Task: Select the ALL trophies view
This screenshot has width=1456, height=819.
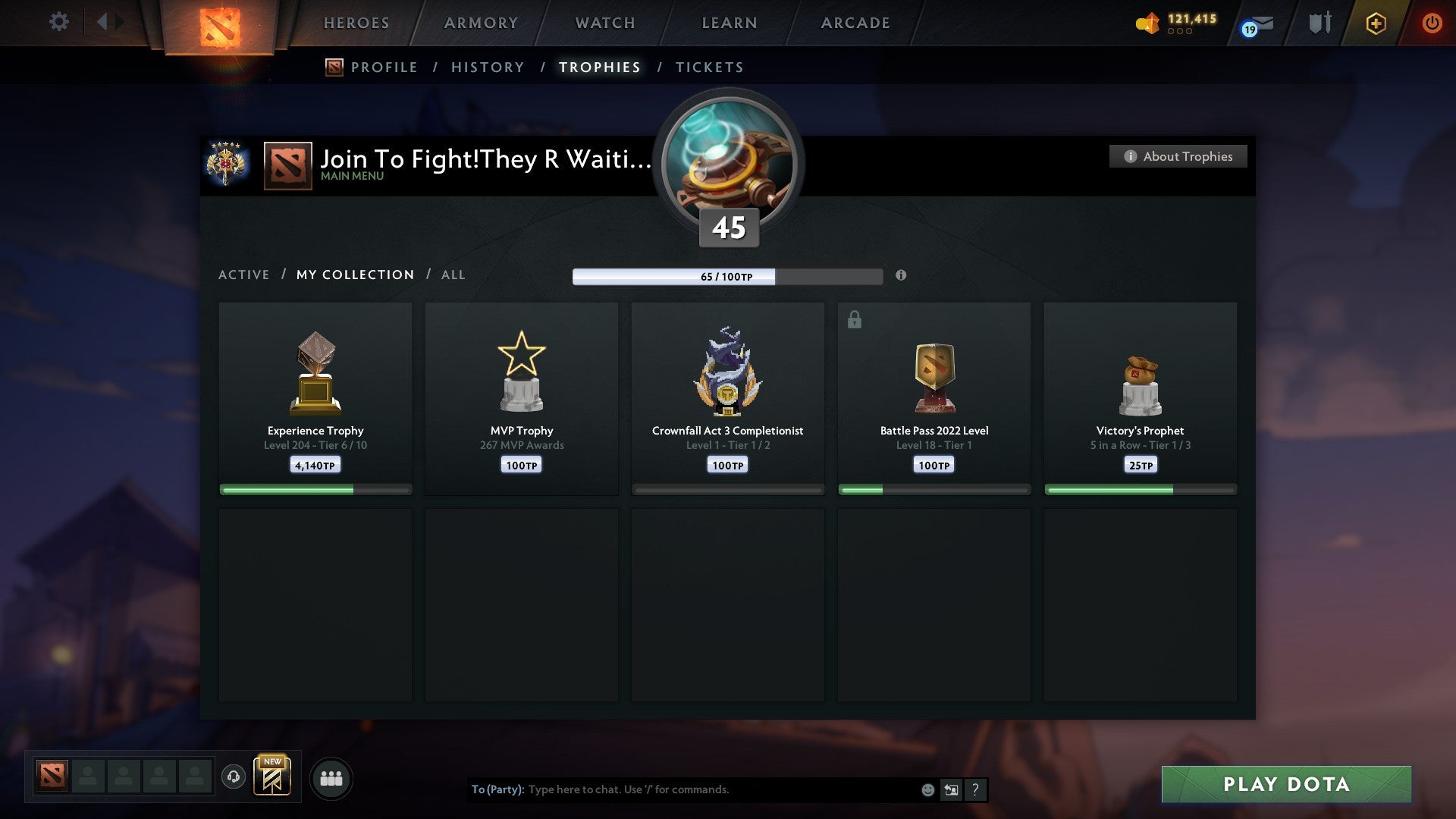Action: pos(453,275)
